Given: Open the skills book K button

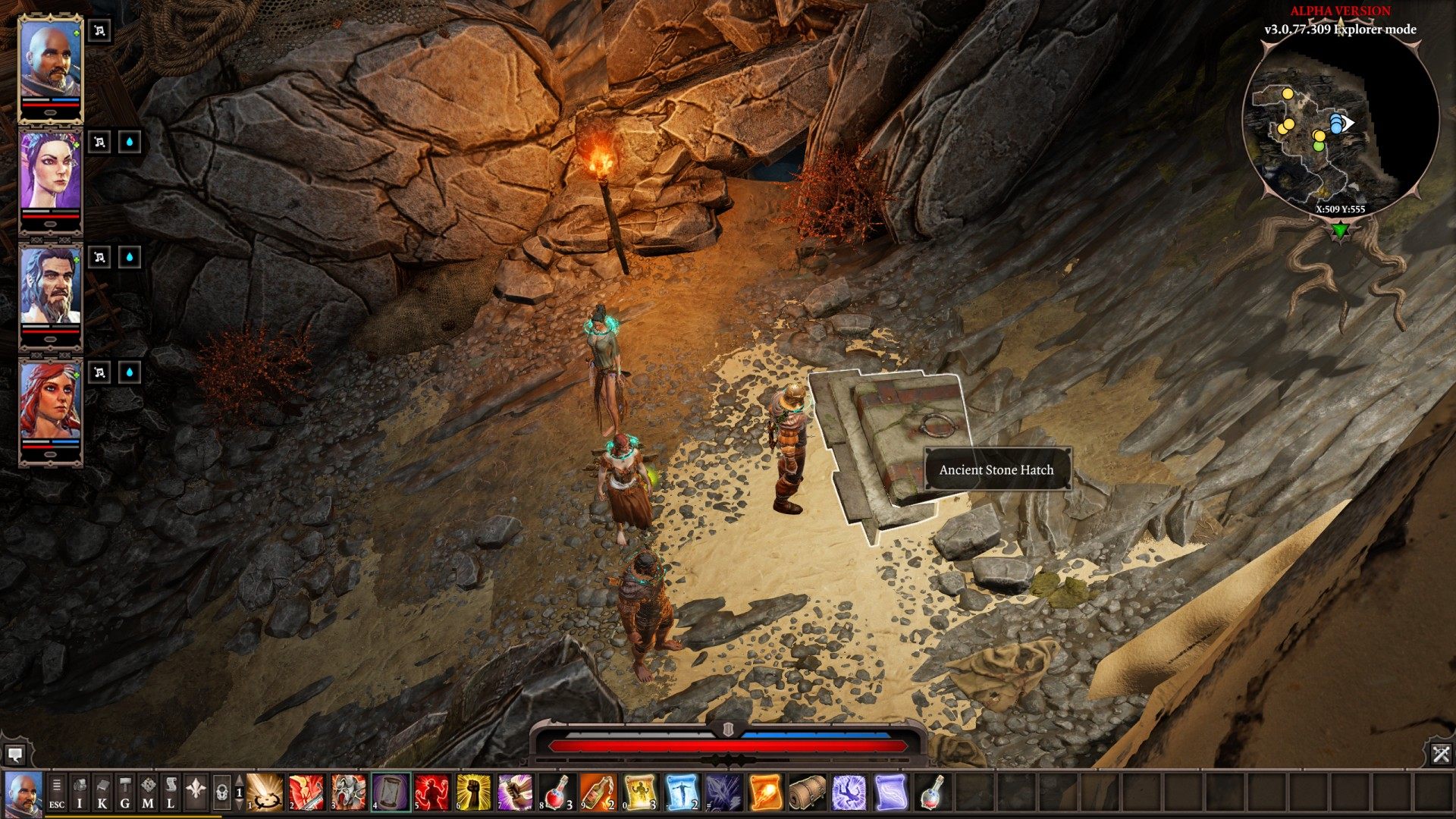Looking at the screenshot, I should tap(102, 792).
